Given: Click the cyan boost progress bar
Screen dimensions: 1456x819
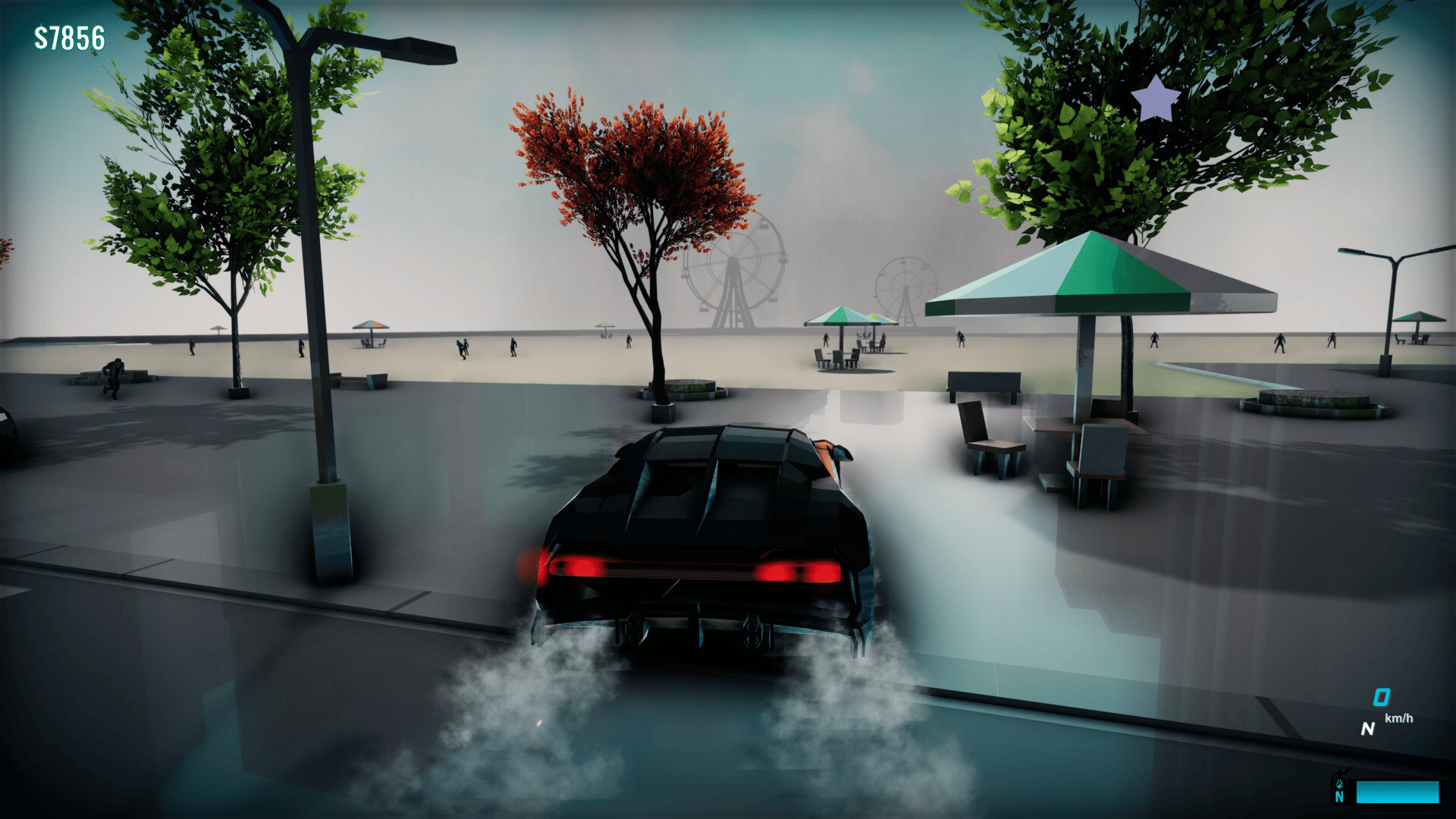Looking at the screenshot, I should pyautogui.click(x=1399, y=792).
